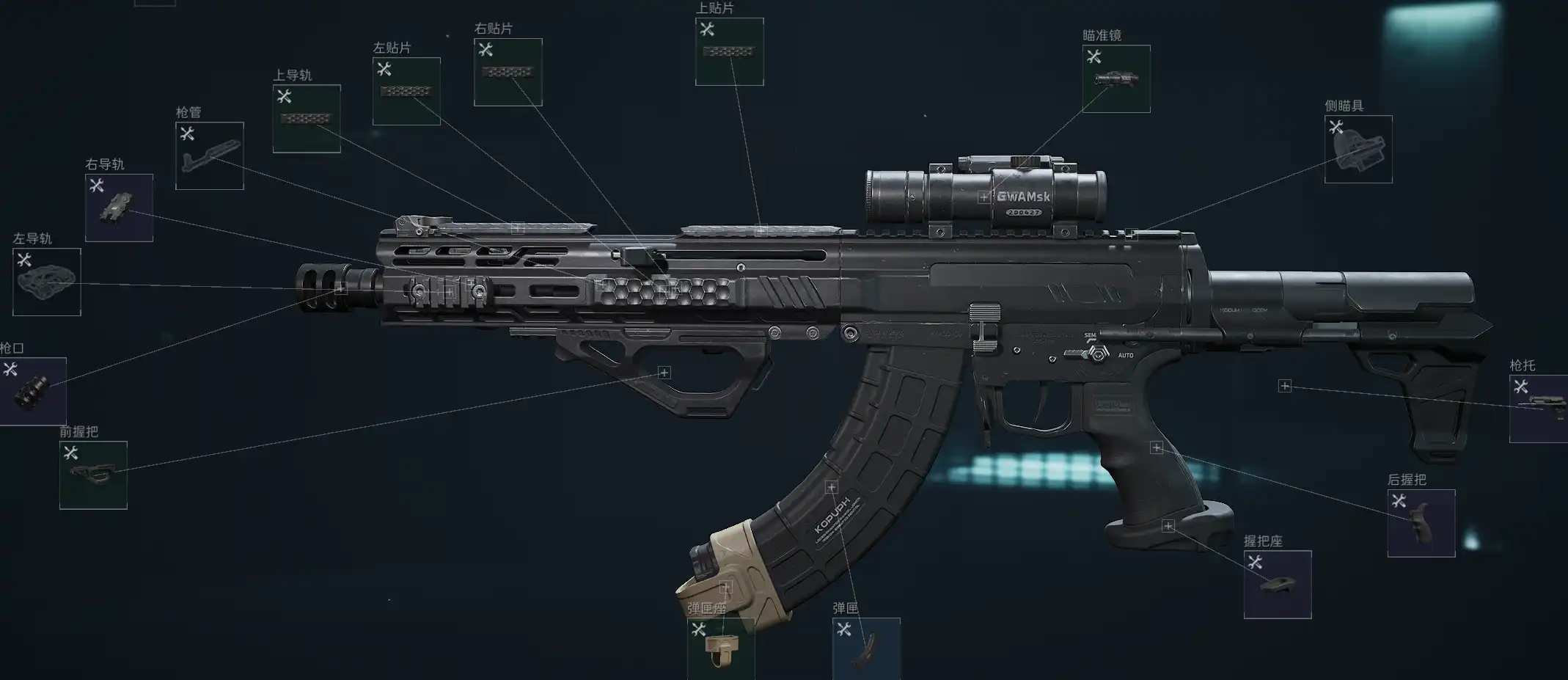Viewport: 1568px width, 680px height.
Task: Select the 弹匣座 magazine well slot
Action: 721,648
